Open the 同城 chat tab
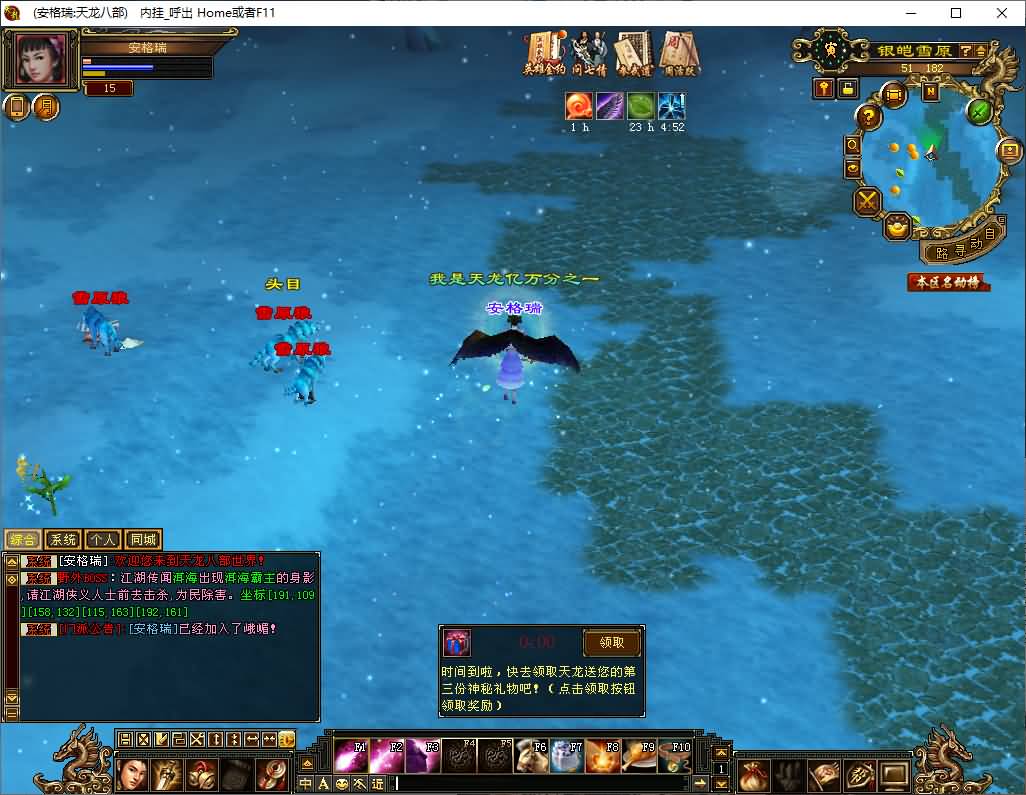The width and height of the screenshot is (1026, 795). point(143,540)
